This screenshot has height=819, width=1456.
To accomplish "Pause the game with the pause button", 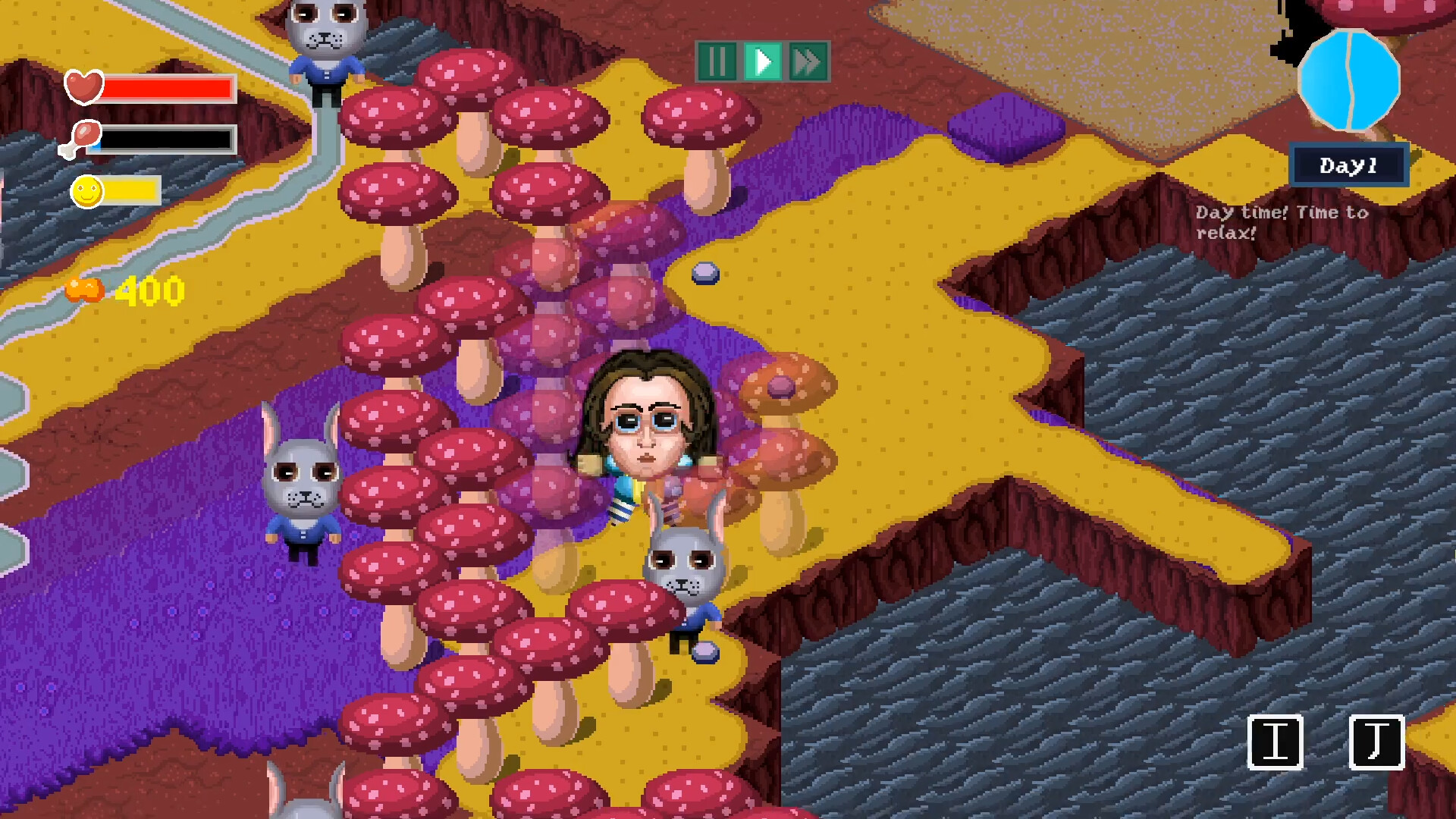I will (x=719, y=62).
